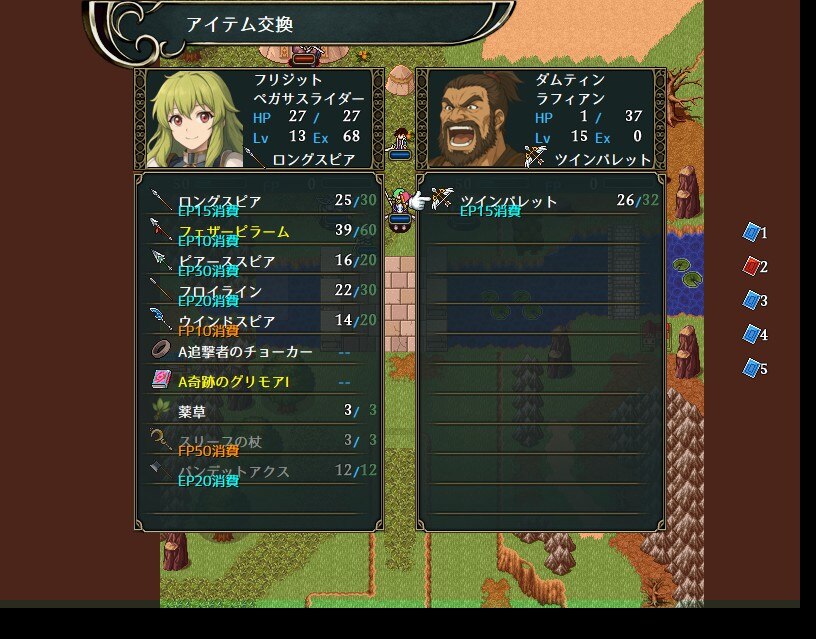816x639 pixels.
Task: Choose the フェザービラーム spear
Action: pos(258,232)
